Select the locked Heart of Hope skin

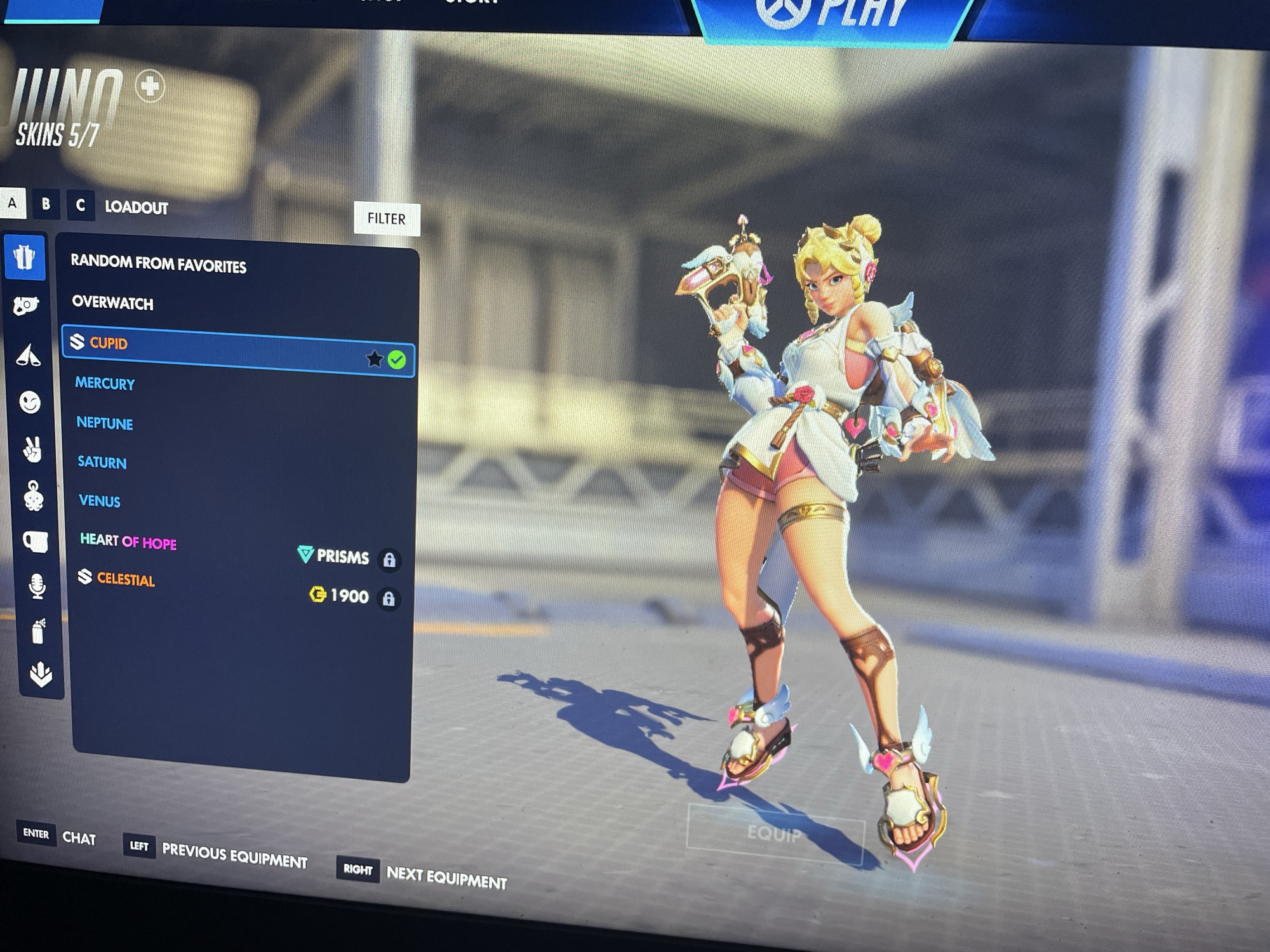tap(128, 541)
